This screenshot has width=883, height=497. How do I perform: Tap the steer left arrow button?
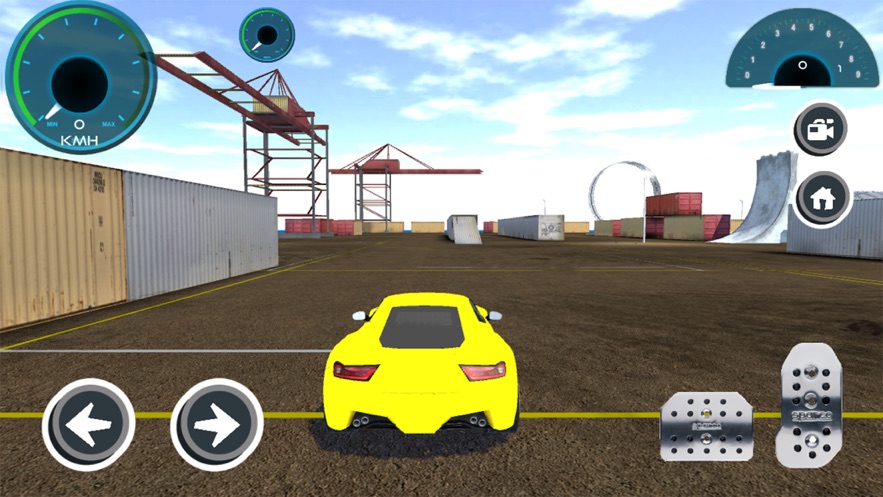click(88, 425)
